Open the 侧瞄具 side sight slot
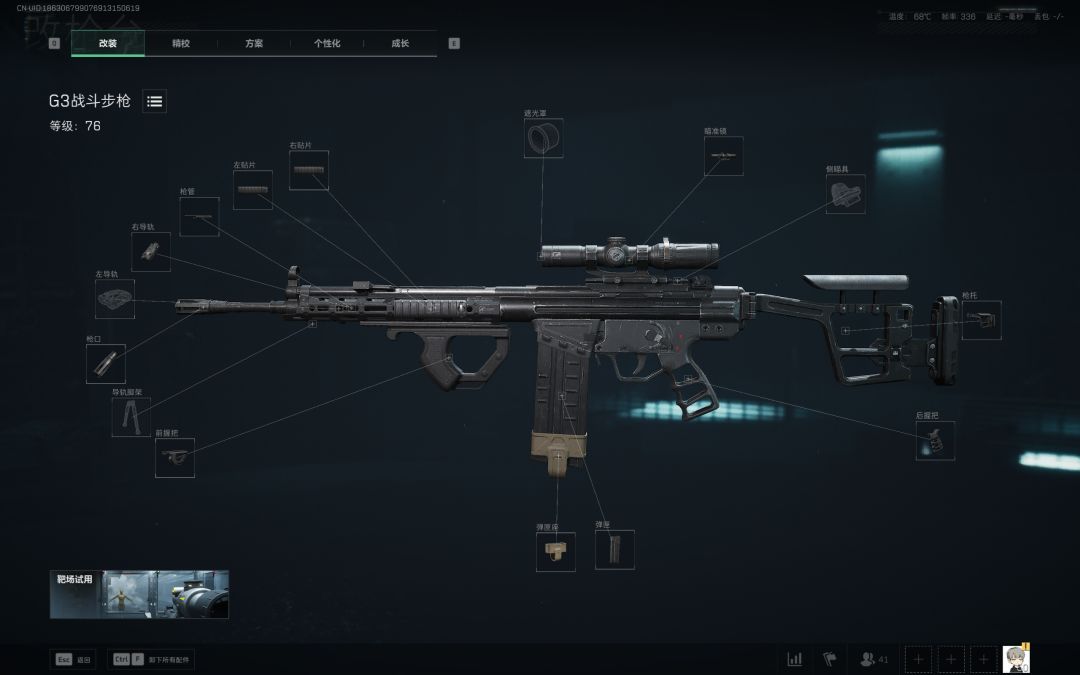 click(x=846, y=194)
